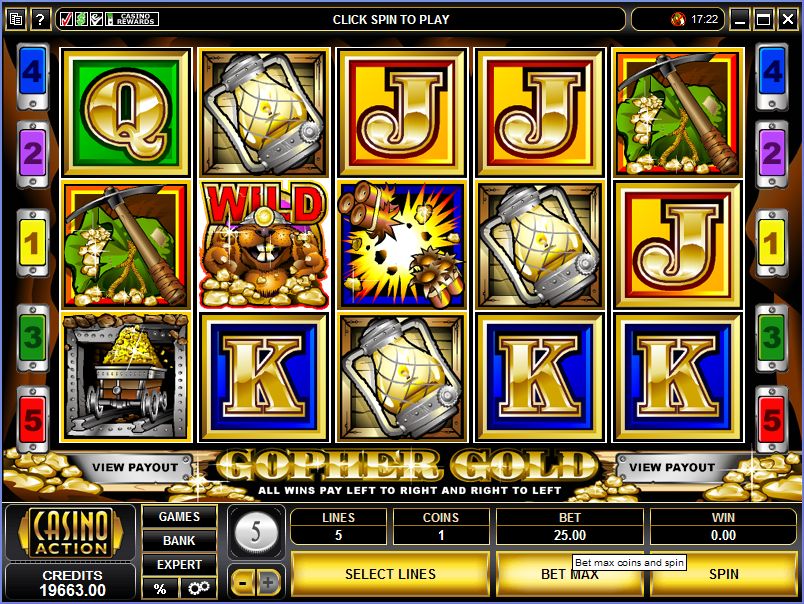804x604 pixels.
Task: Open the BANK section
Action: tap(179, 541)
